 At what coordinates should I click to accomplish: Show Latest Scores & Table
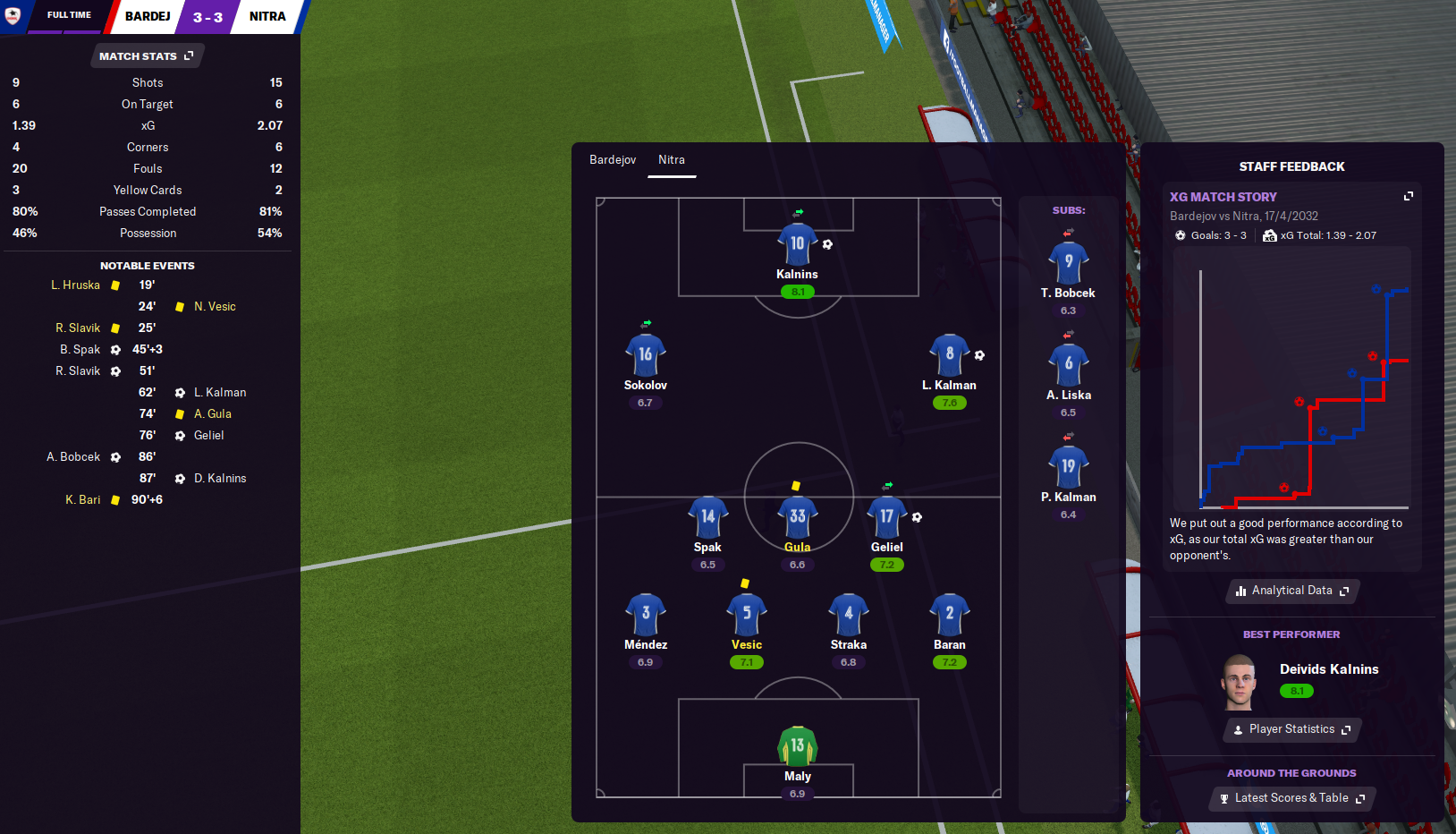tap(1292, 798)
